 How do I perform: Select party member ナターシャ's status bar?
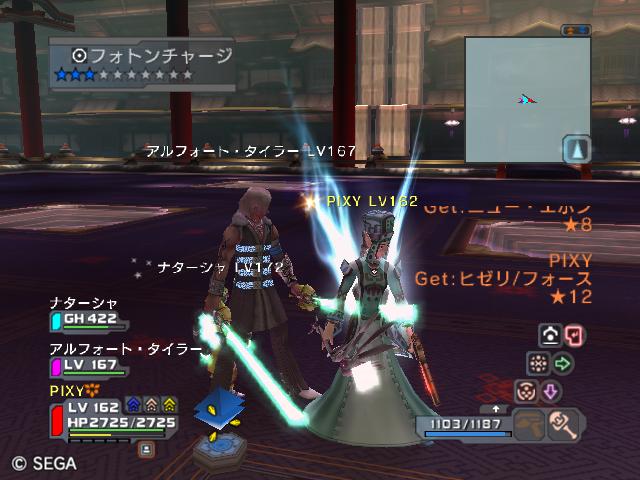[x=88, y=321]
